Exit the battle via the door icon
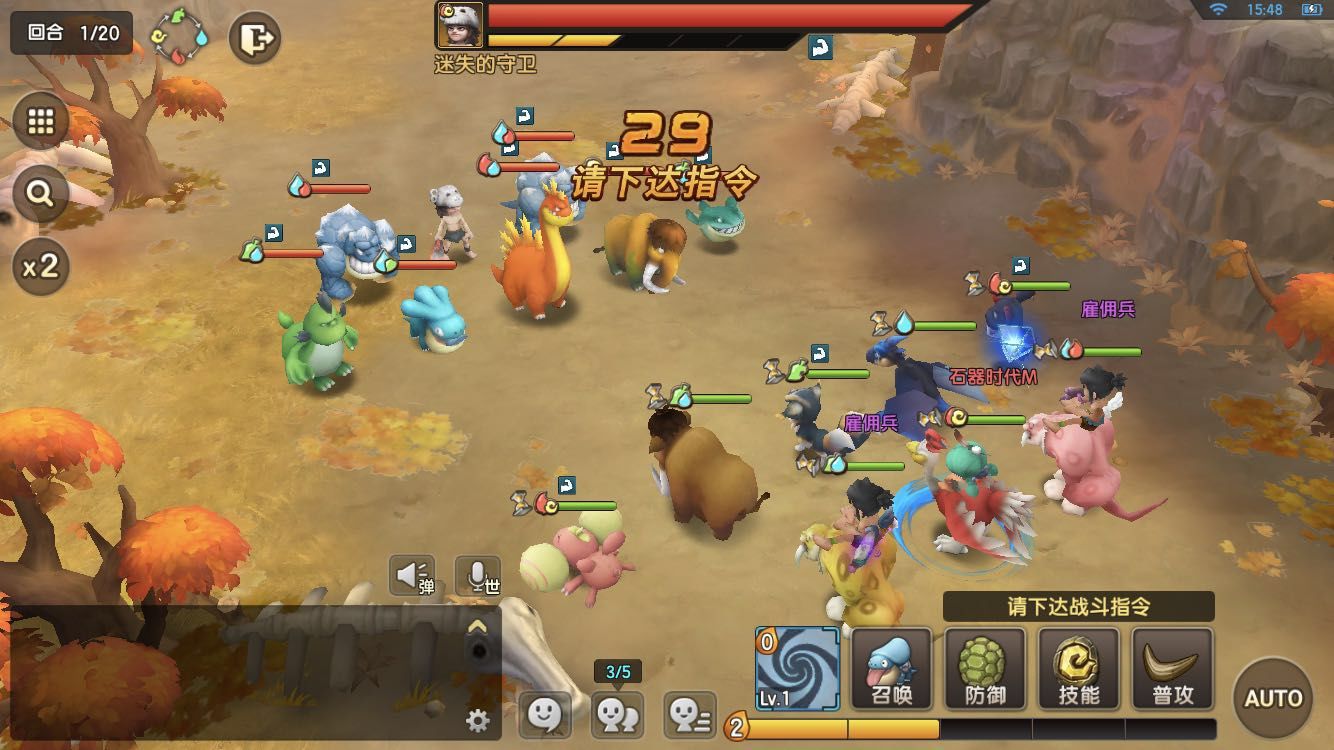 [x=254, y=38]
